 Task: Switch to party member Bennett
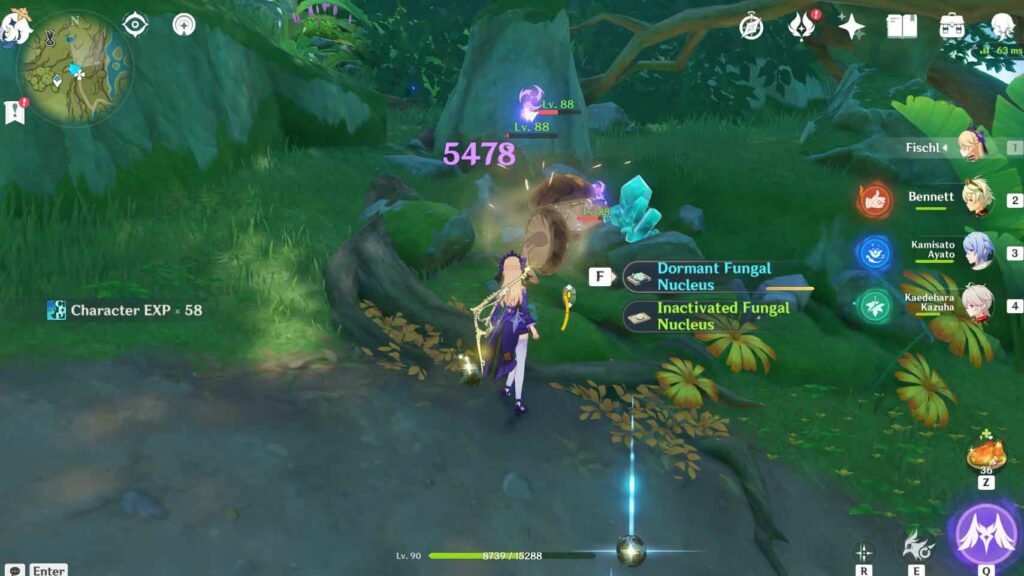[x=976, y=198]
